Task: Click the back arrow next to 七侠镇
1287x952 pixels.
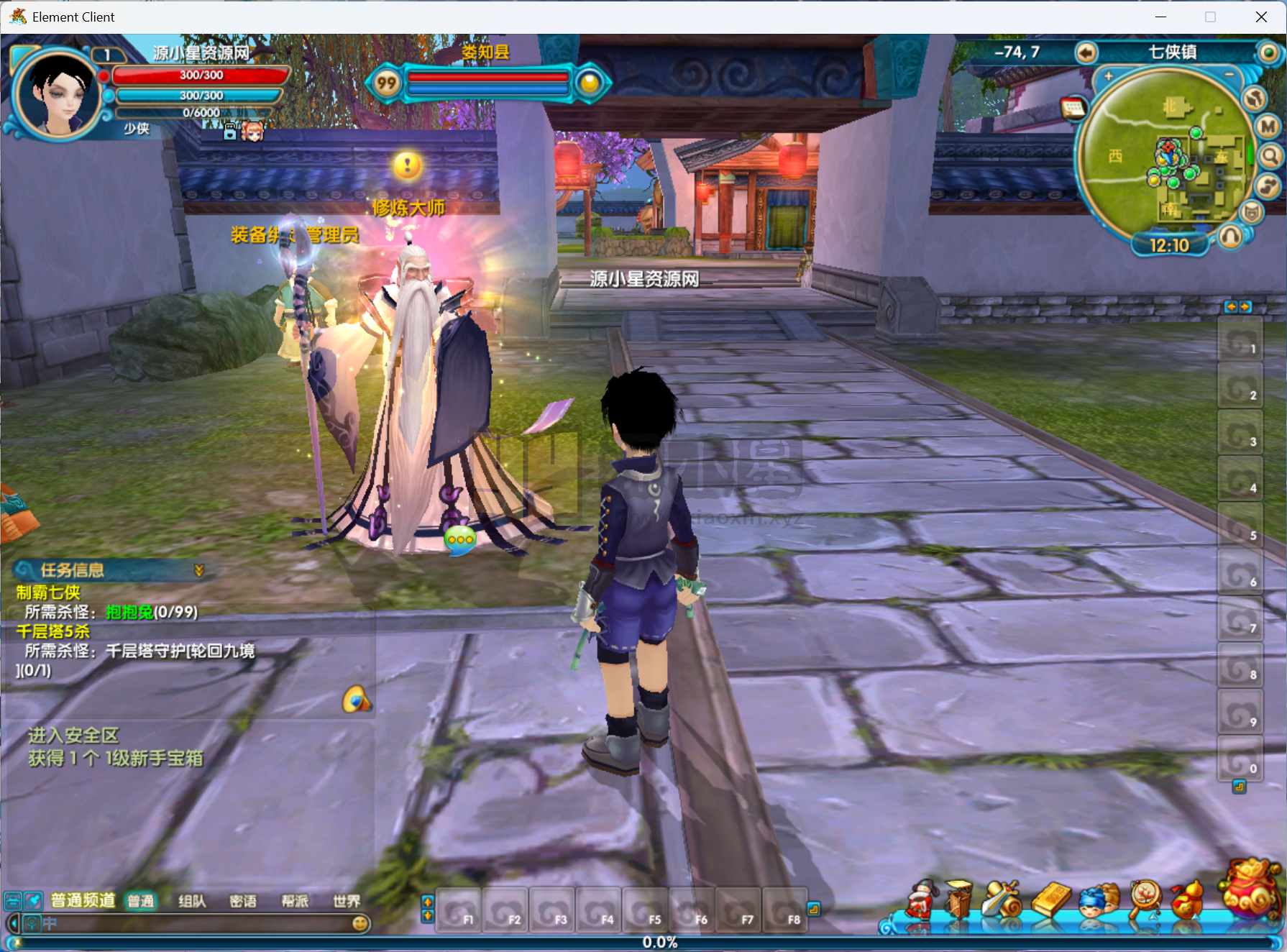Action: tap(1086, 52)
